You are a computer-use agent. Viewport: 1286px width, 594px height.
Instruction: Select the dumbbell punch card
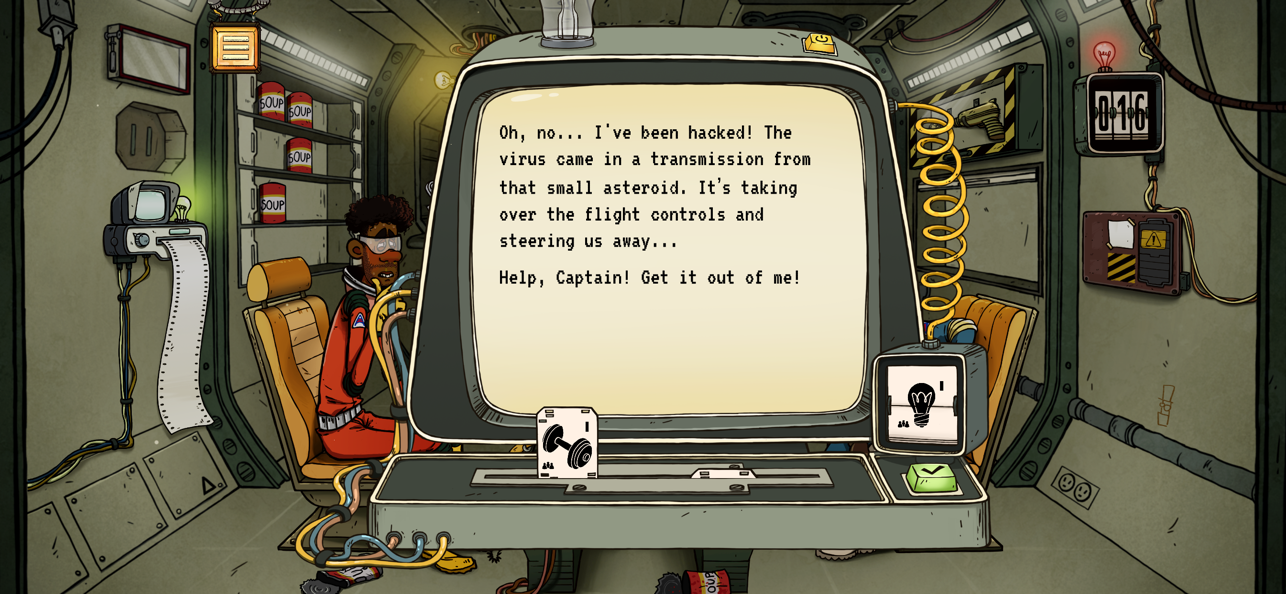tap(567, 443)
